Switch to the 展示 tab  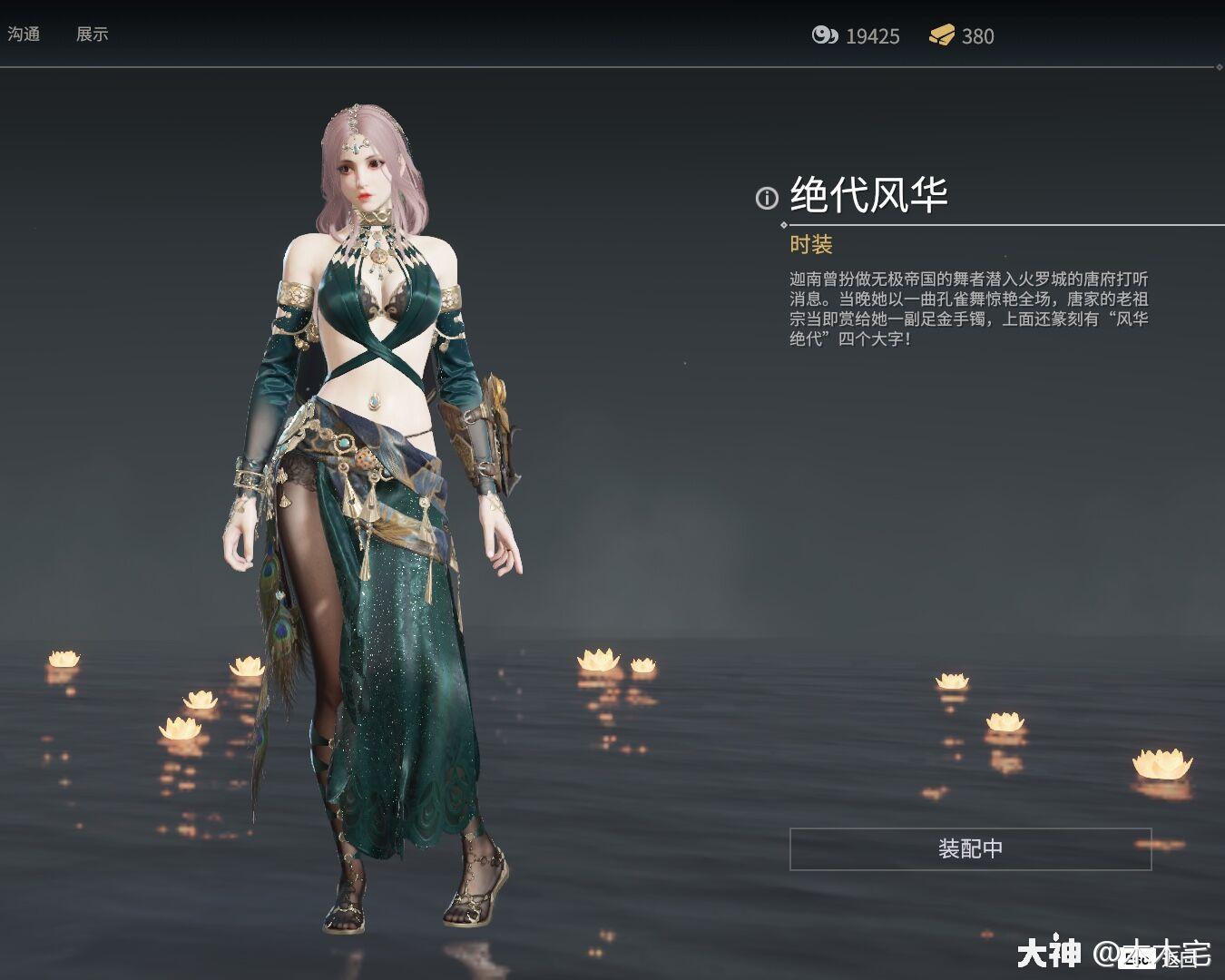tap(93, 34)
